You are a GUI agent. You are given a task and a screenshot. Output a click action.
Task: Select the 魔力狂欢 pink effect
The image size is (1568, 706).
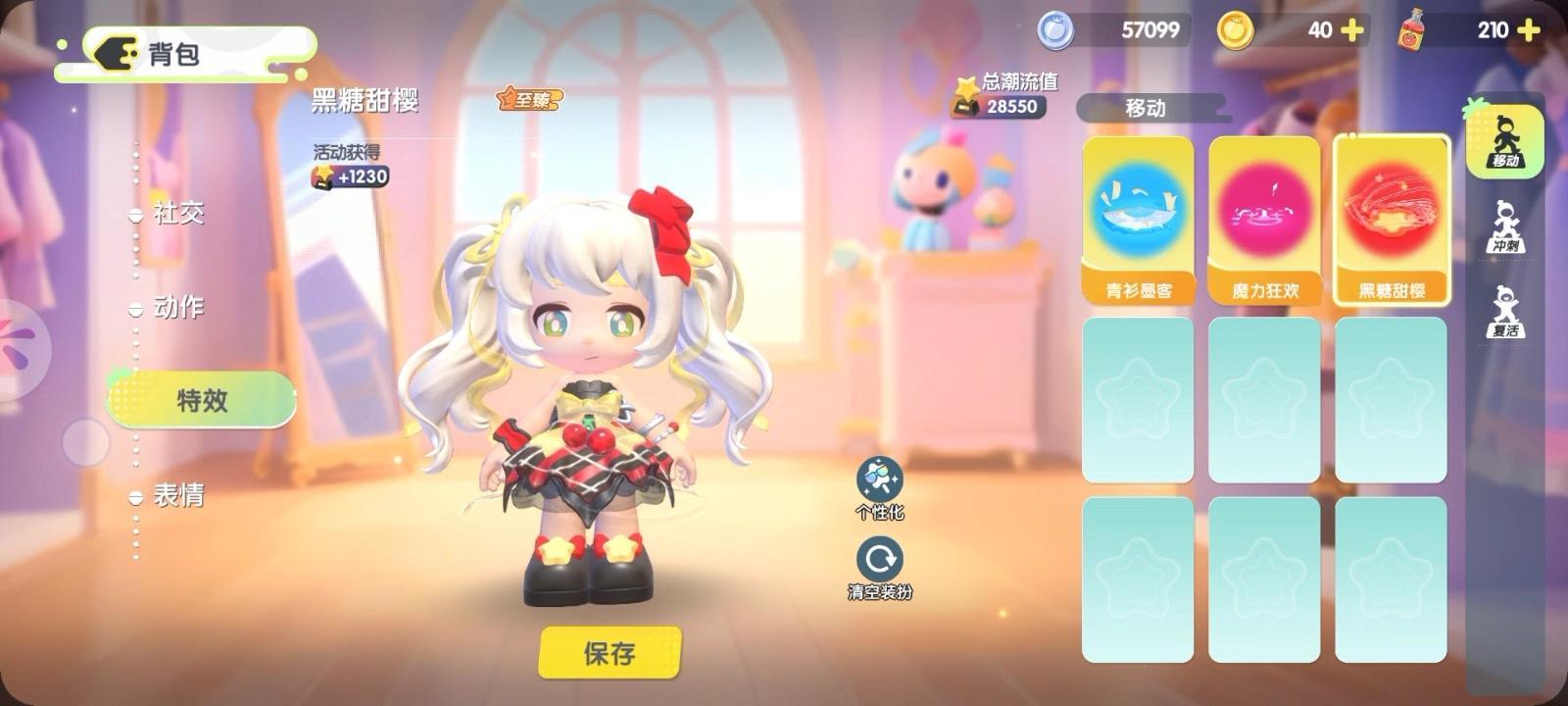[1264, 211]
